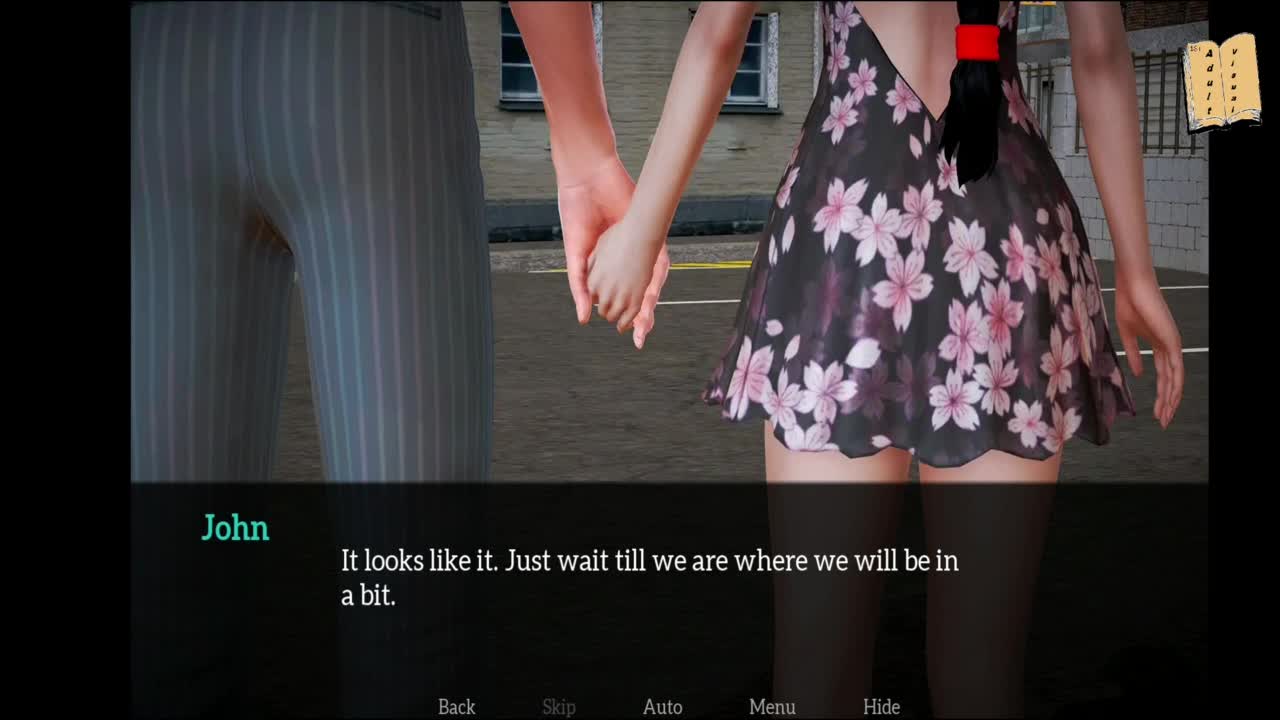Open the game Menu
This screenshot has height=720, width=1280.
(x=772, y=707)
